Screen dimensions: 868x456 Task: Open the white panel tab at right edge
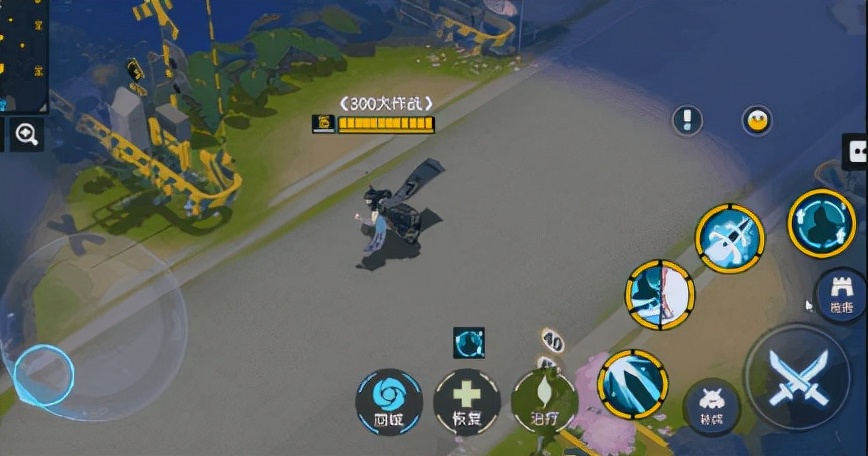tap(856, 152)
